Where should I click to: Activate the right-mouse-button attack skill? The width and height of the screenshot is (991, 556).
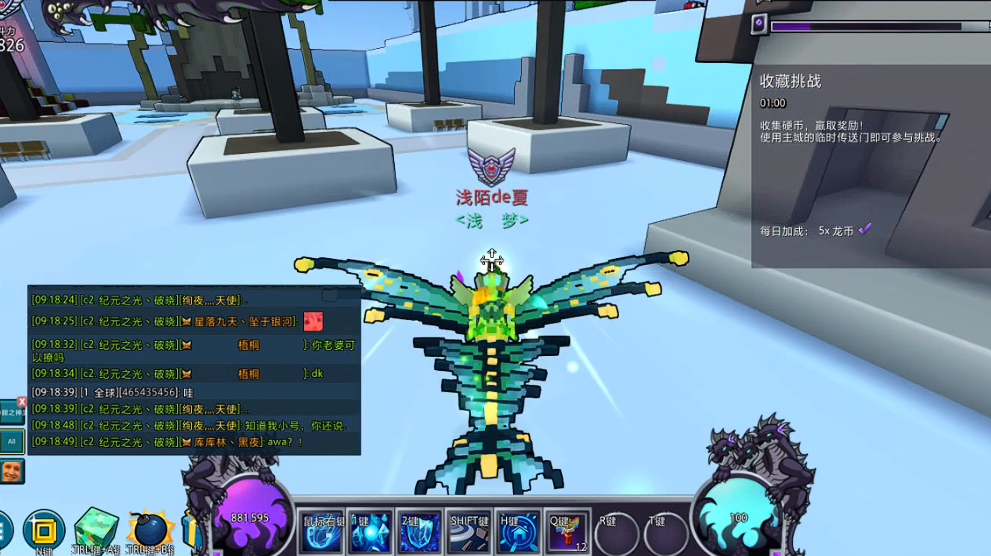coord(323,531)
